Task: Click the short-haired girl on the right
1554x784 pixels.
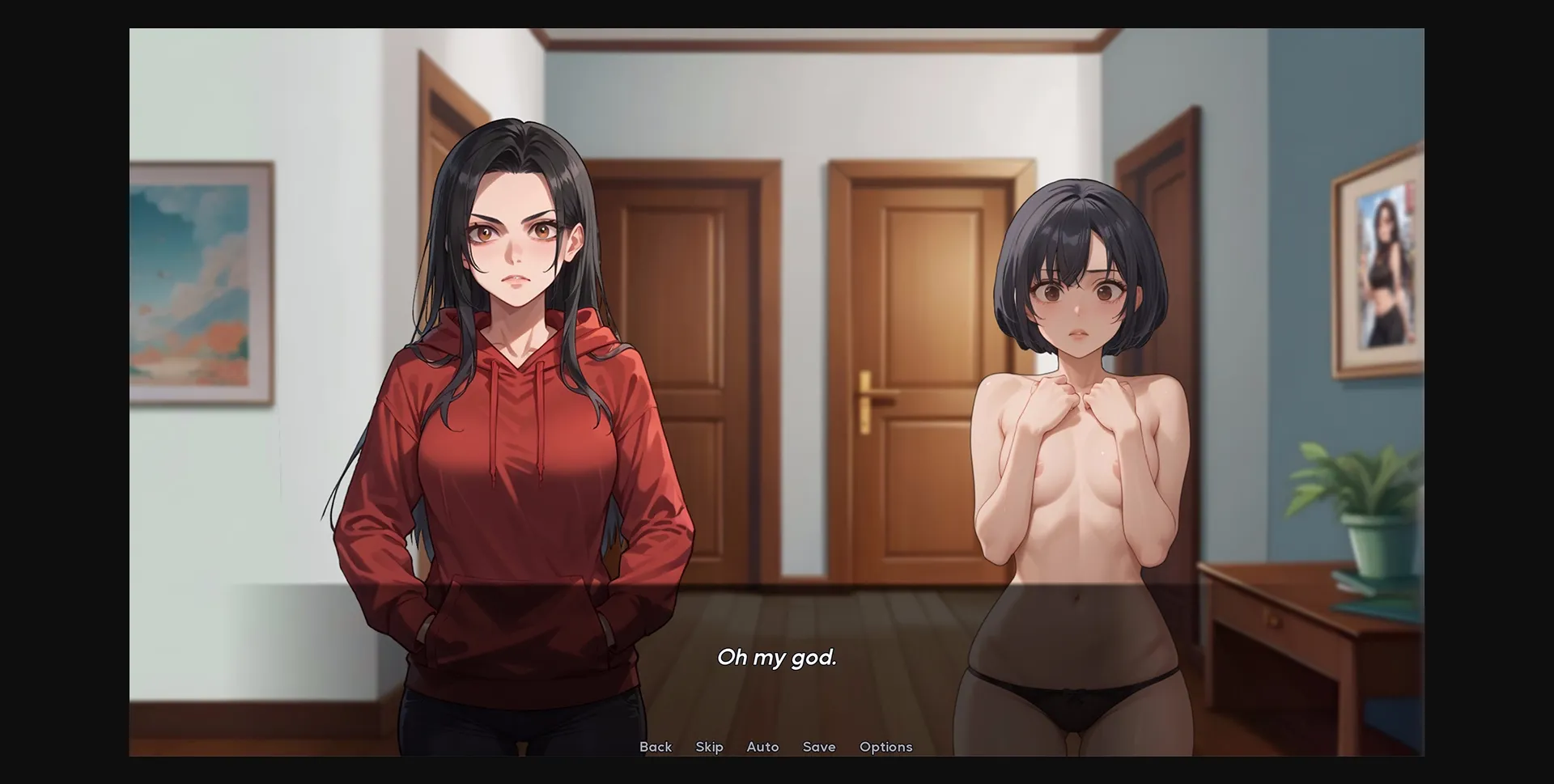Action: coord(1076,405)
